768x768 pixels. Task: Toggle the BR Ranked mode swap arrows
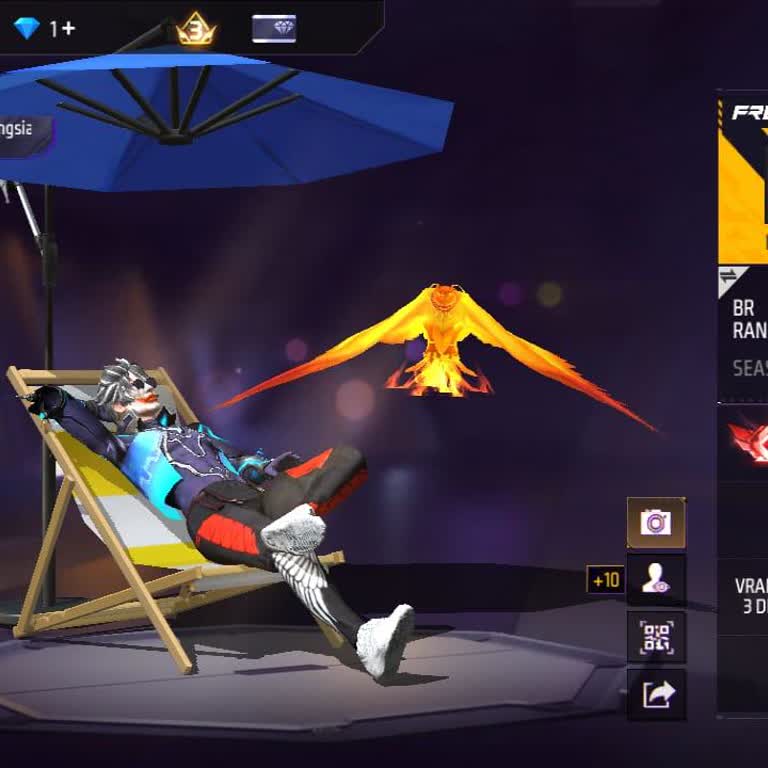tap(729, 278)
